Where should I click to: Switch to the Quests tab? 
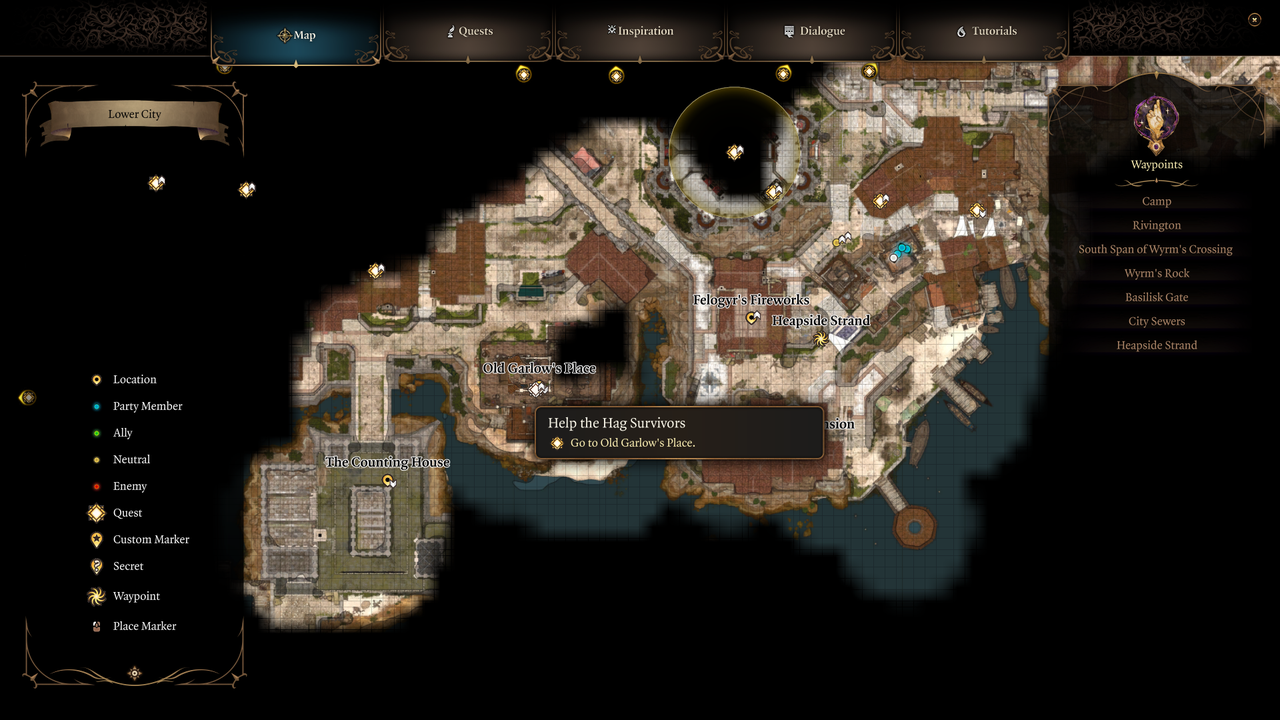point(470,31)
